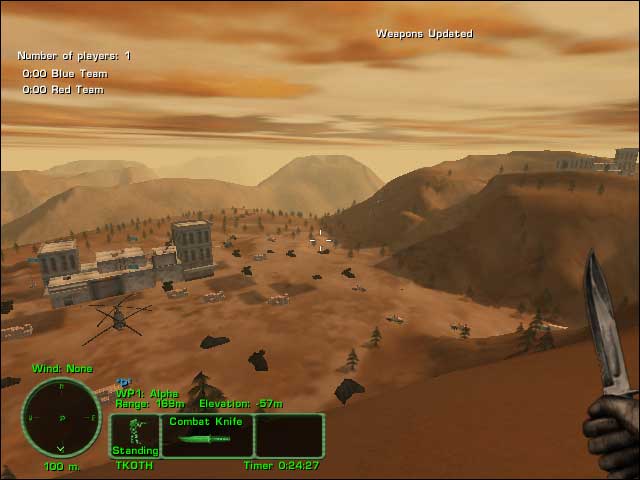Image resolution: width=640 pixels, height=480 pixels.
Task: Click the circular radar compass
Action: 61,417
